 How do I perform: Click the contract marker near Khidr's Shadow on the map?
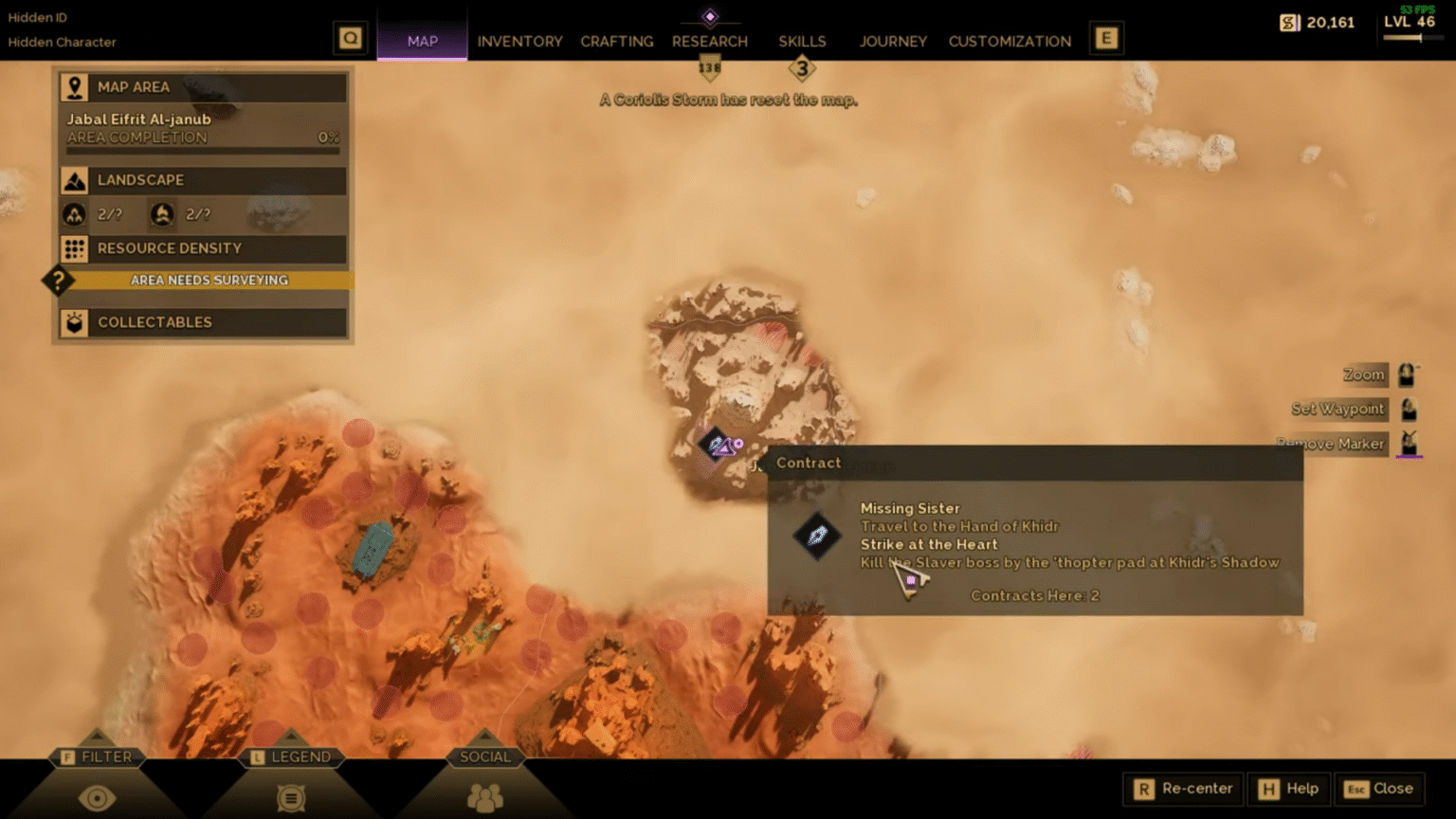[718, 445]
